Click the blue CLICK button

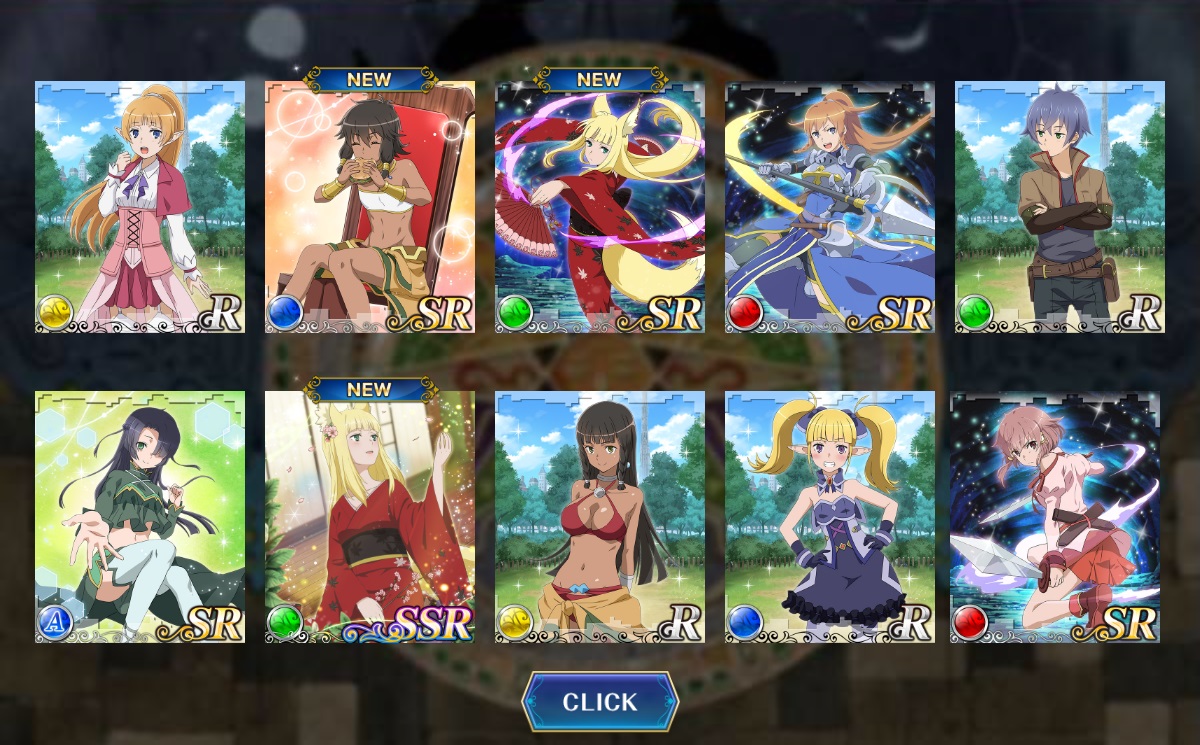[x=600, y=702]
